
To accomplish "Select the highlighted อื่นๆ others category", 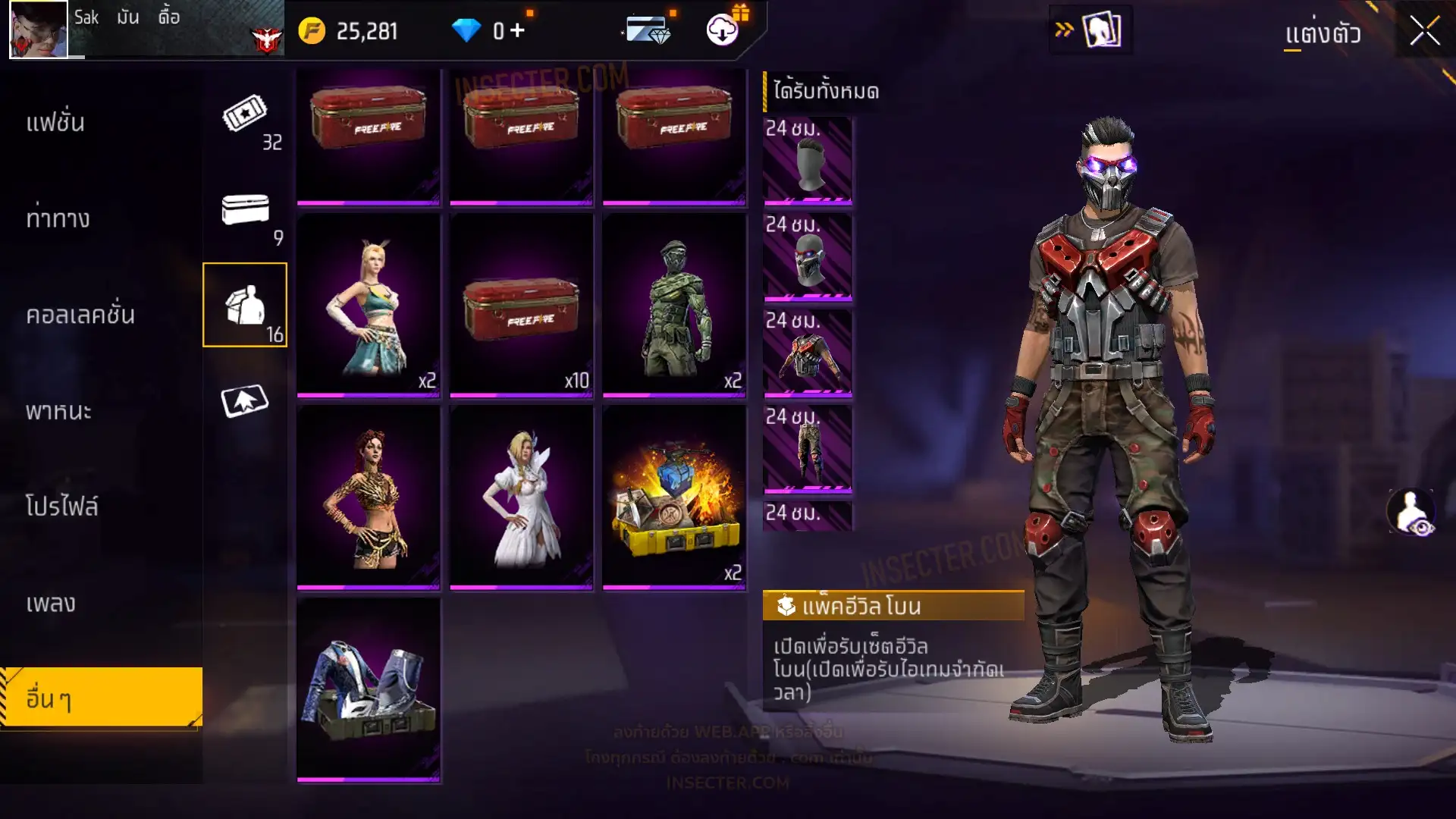I will click(101, 698).
